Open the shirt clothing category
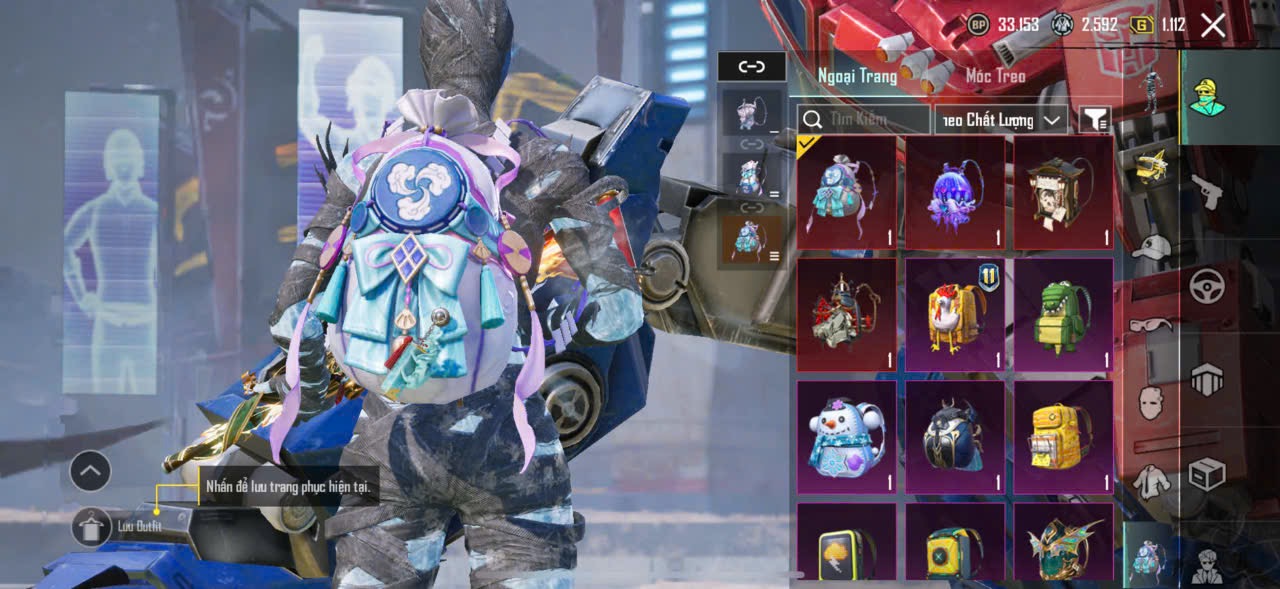This screenshot has width=1280, height=589. (x=1151, y=482)
